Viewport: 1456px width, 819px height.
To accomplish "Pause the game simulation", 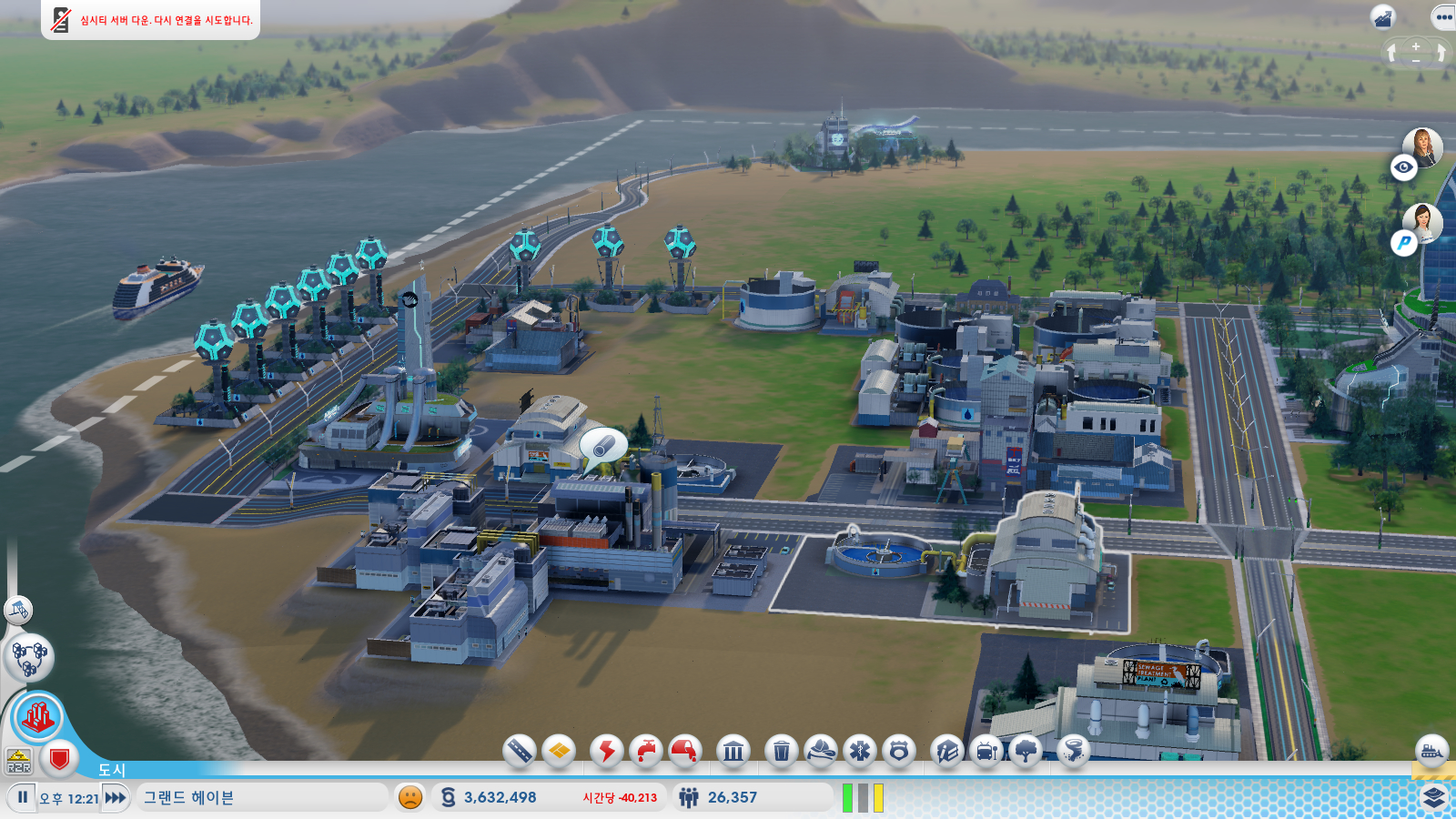I will click(x=23, y=797).
